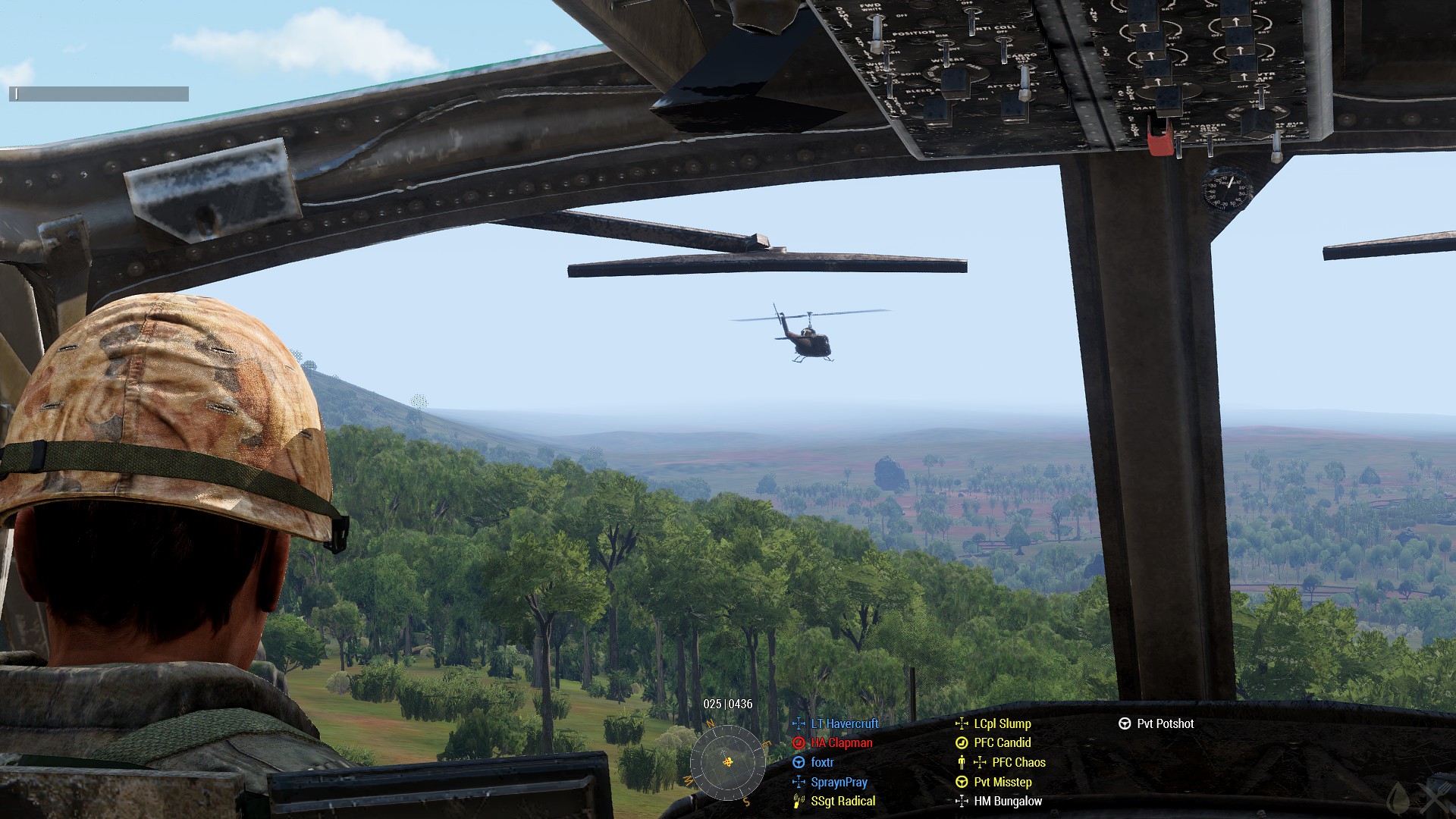Screen dimensions: 1456x819
Task: Click squad member foxtr
Action: pos(822,763)
